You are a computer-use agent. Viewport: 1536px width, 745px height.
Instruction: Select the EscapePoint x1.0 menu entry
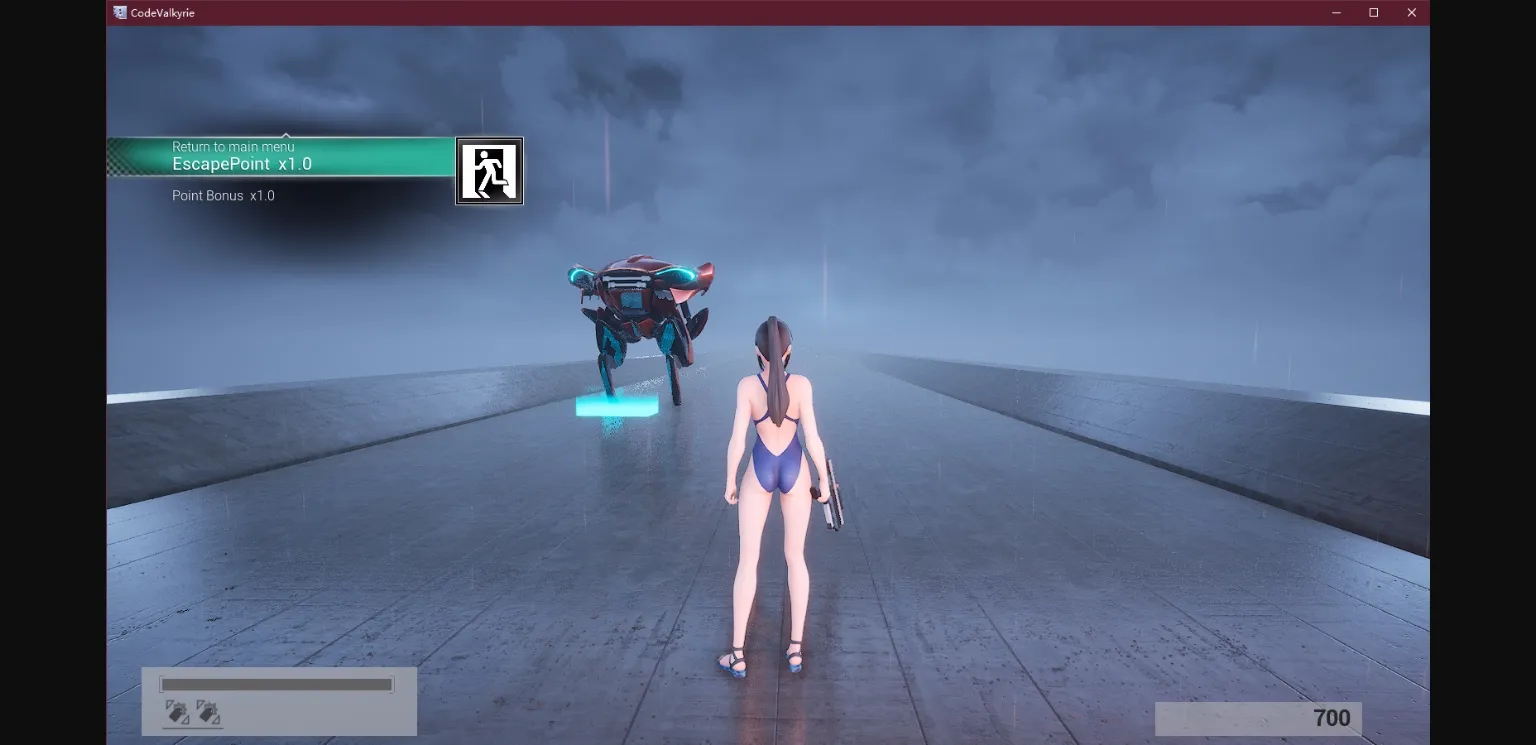242,164
